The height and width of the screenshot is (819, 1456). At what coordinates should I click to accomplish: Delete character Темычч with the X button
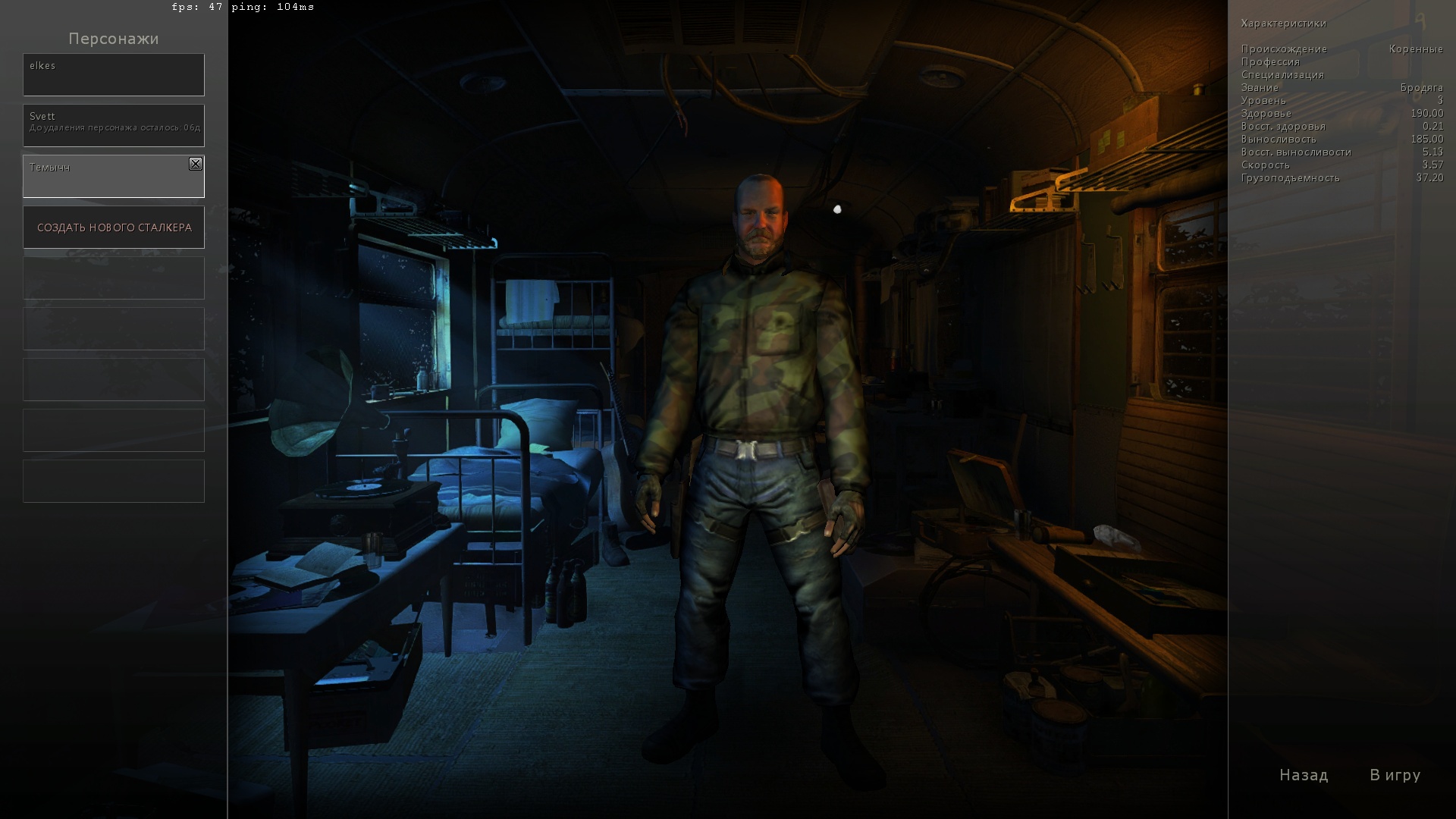coord(196,164)
